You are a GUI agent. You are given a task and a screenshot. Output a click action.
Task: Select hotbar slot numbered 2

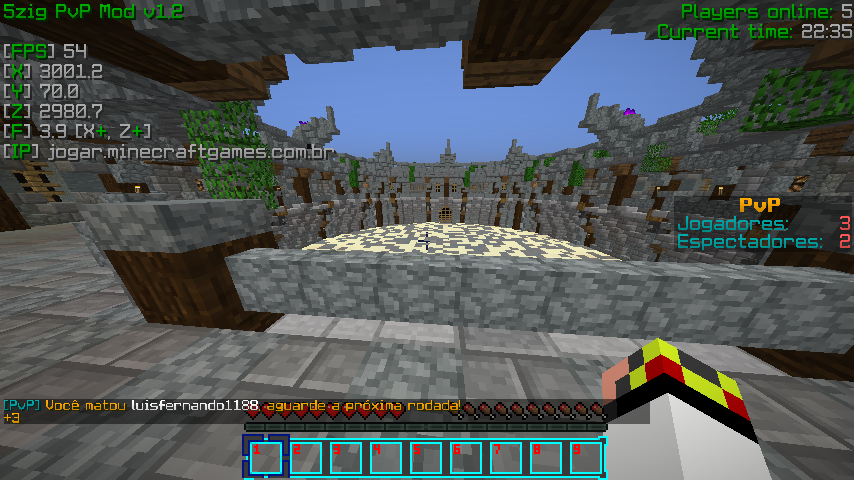pyautogui.click(x=306, y=457)
